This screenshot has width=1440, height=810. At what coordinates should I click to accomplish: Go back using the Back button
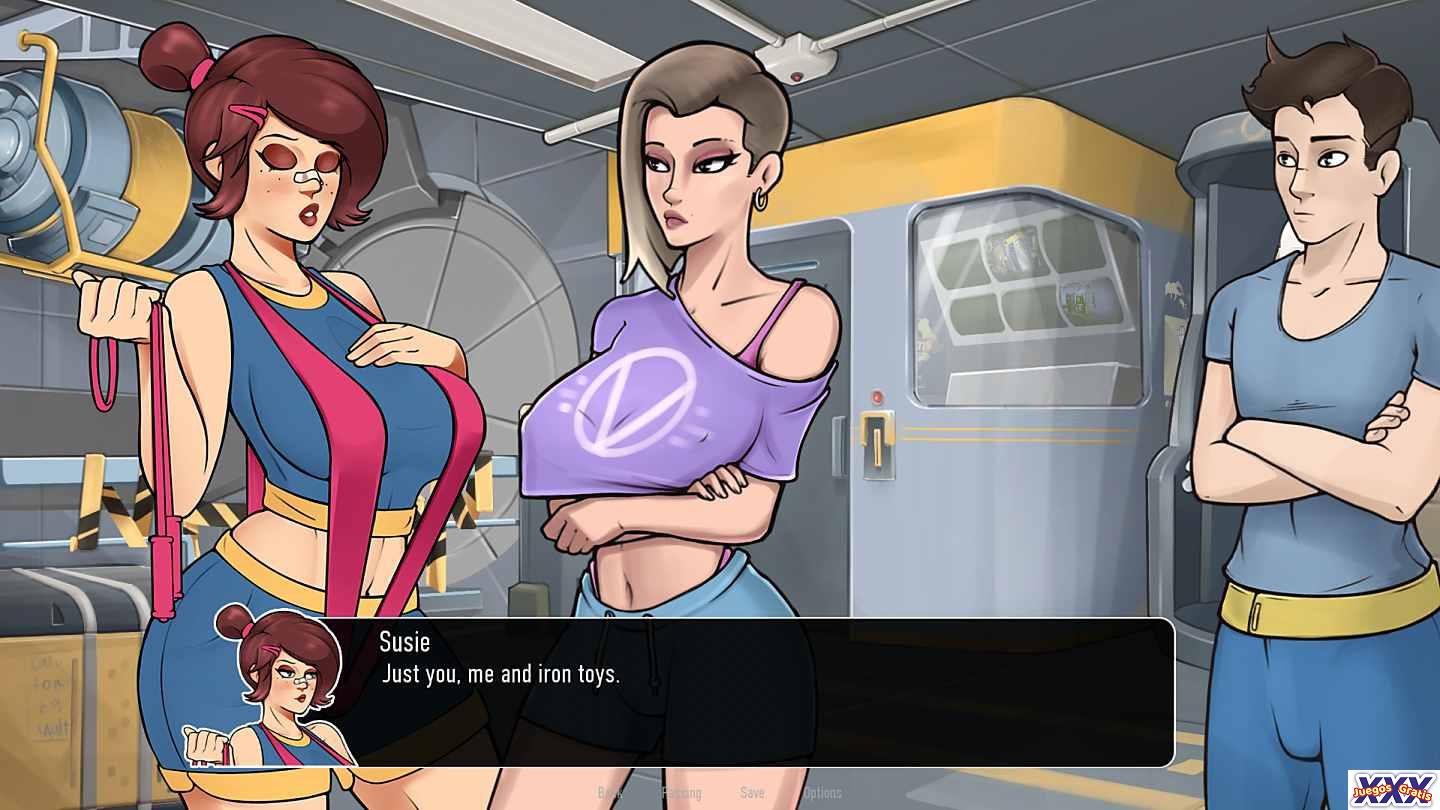tap(609, 793)
